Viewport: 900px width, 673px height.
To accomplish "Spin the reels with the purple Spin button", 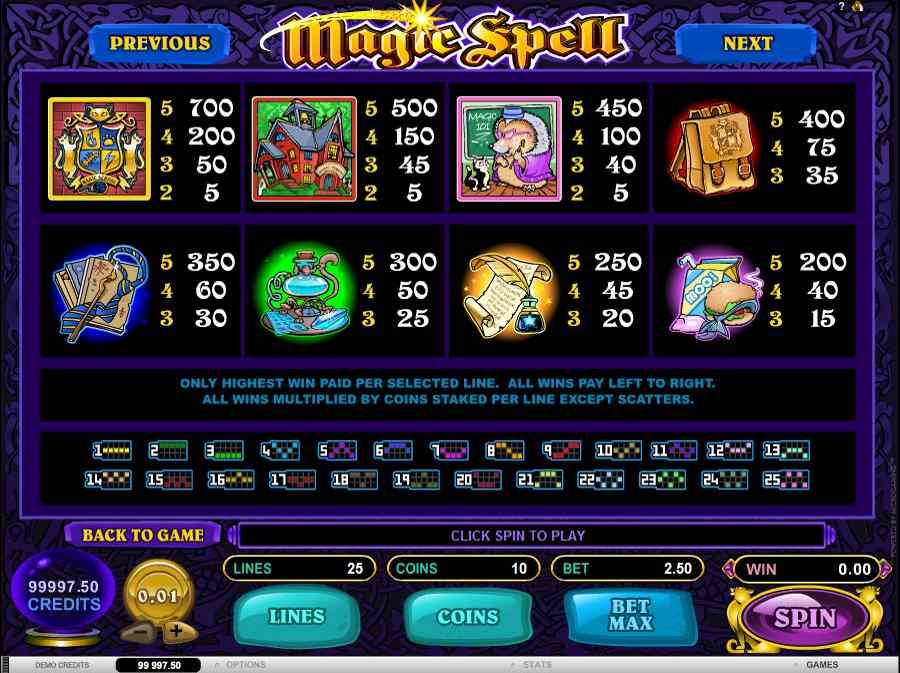I will pyautogui.click(x=805, y=617).
